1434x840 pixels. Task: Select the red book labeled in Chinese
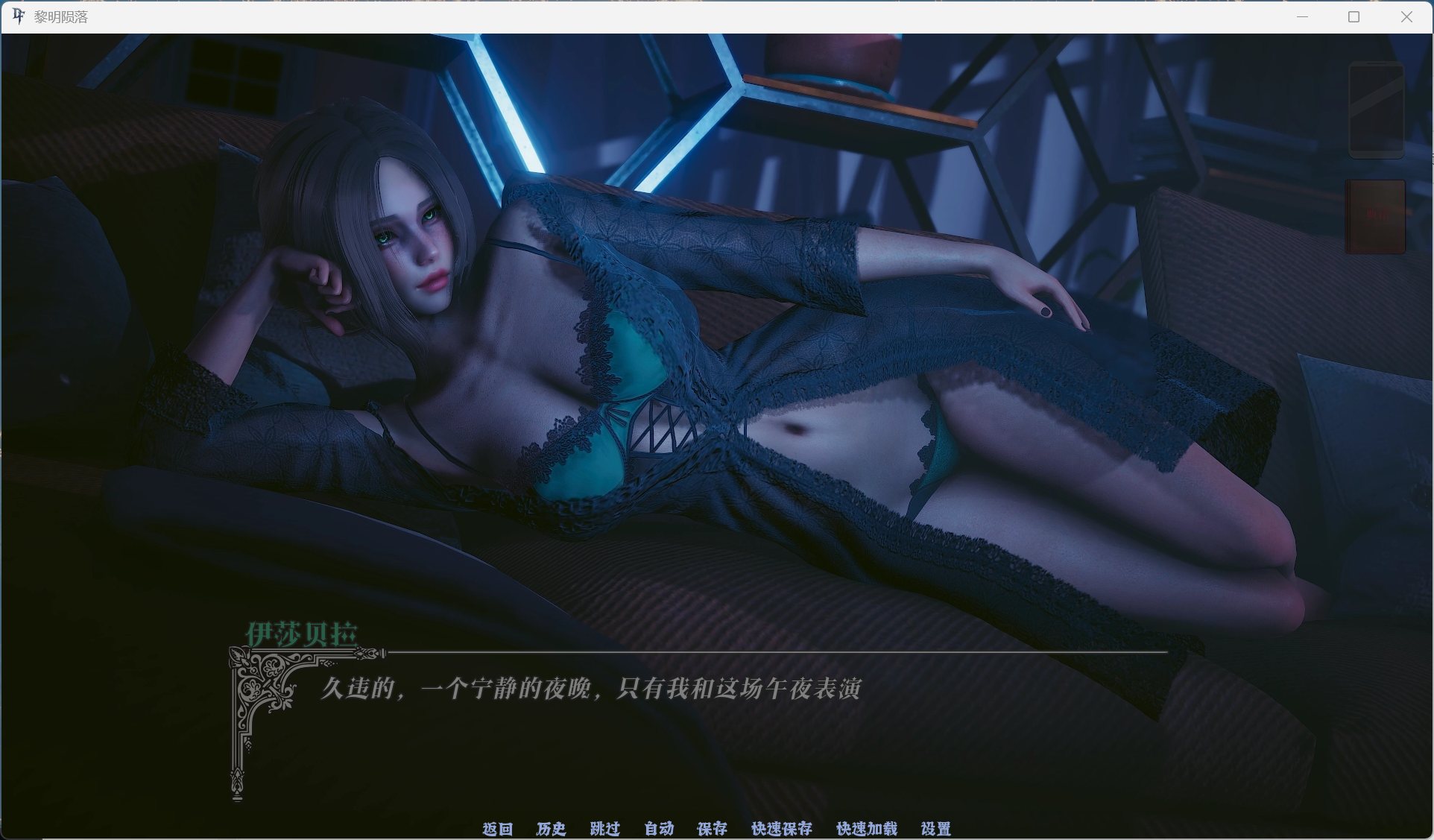[1375, 216]
